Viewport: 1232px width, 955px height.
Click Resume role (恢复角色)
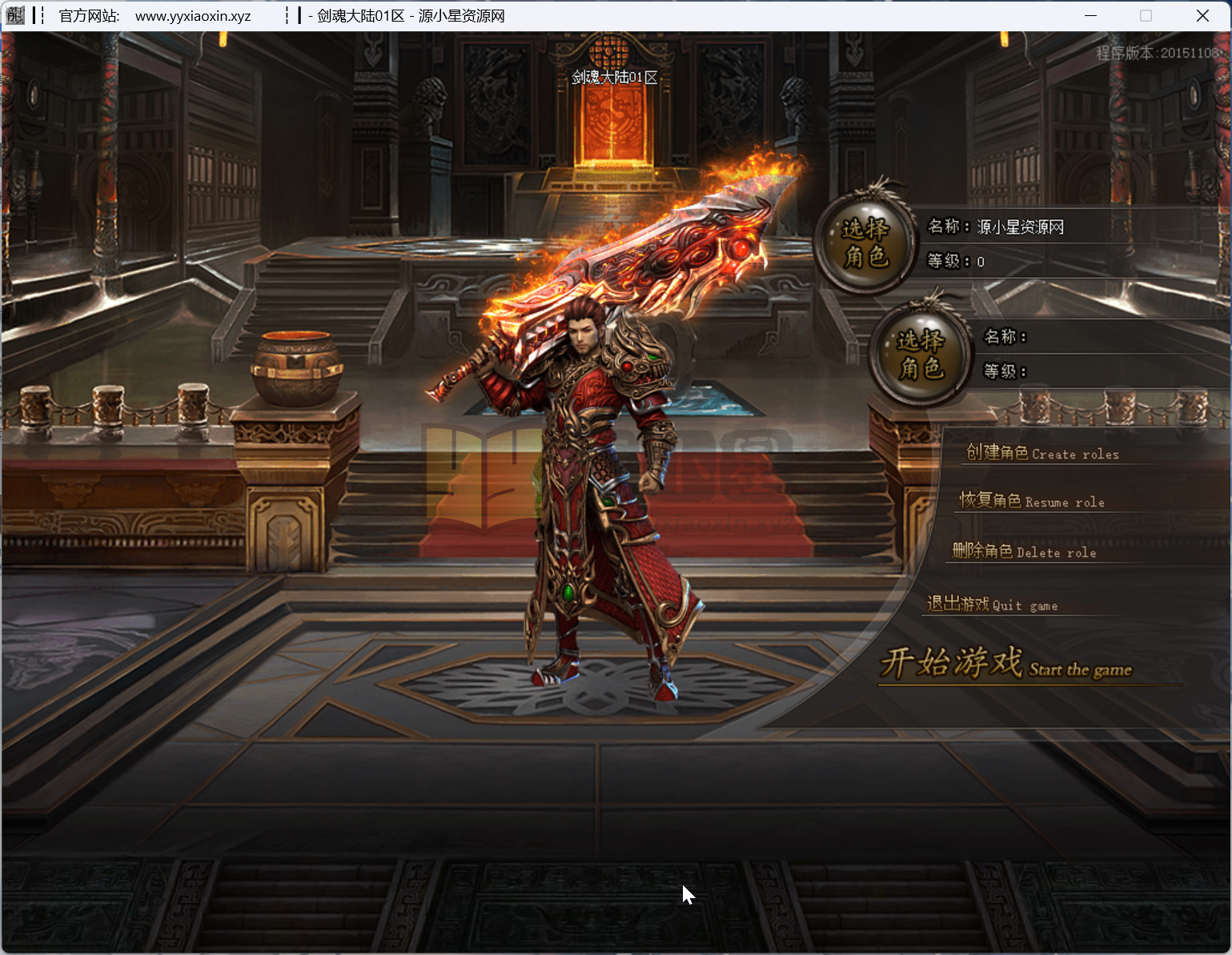point(1032,501)
